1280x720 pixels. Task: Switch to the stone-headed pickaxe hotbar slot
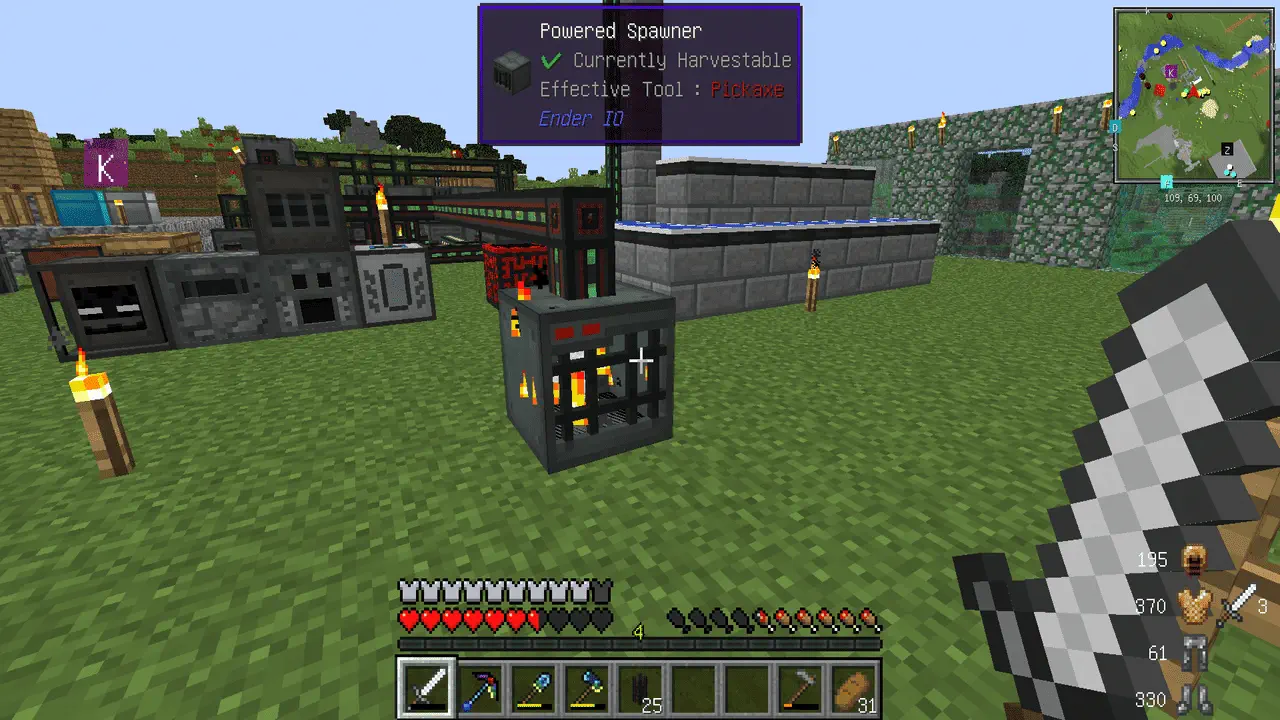pos(800,688)
